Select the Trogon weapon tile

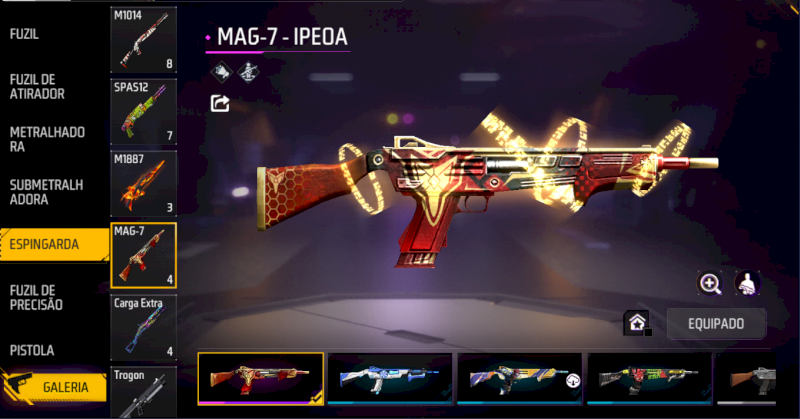pyautogui.click(x=144, y=392)
